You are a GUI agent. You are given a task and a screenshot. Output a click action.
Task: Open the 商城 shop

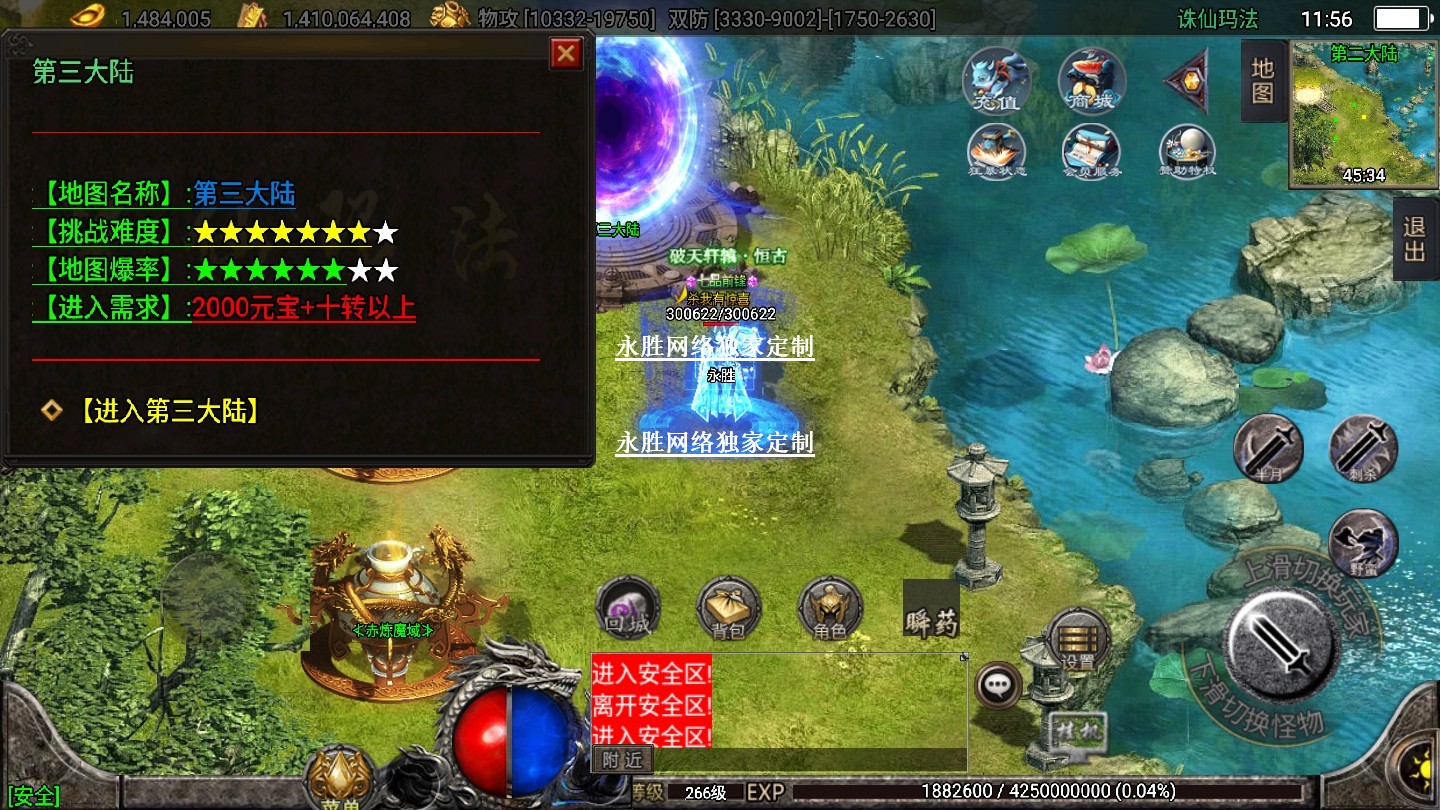point(1091,80)
